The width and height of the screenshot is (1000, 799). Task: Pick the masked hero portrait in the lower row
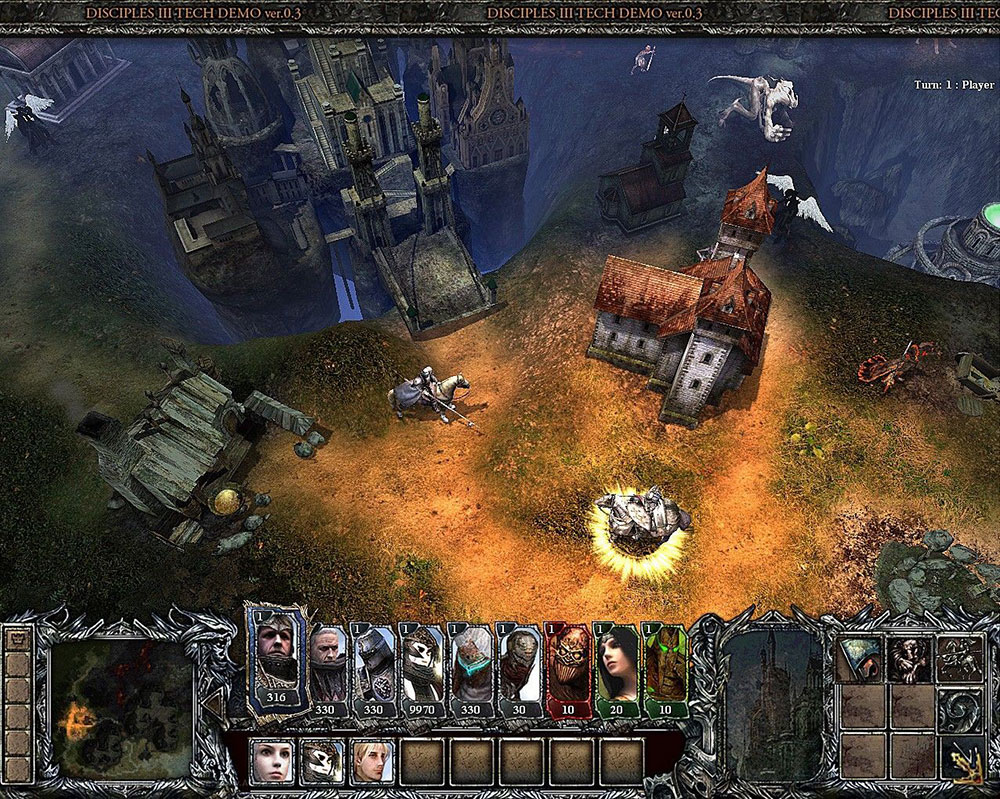pyautogui.click(x=321, y=762)
